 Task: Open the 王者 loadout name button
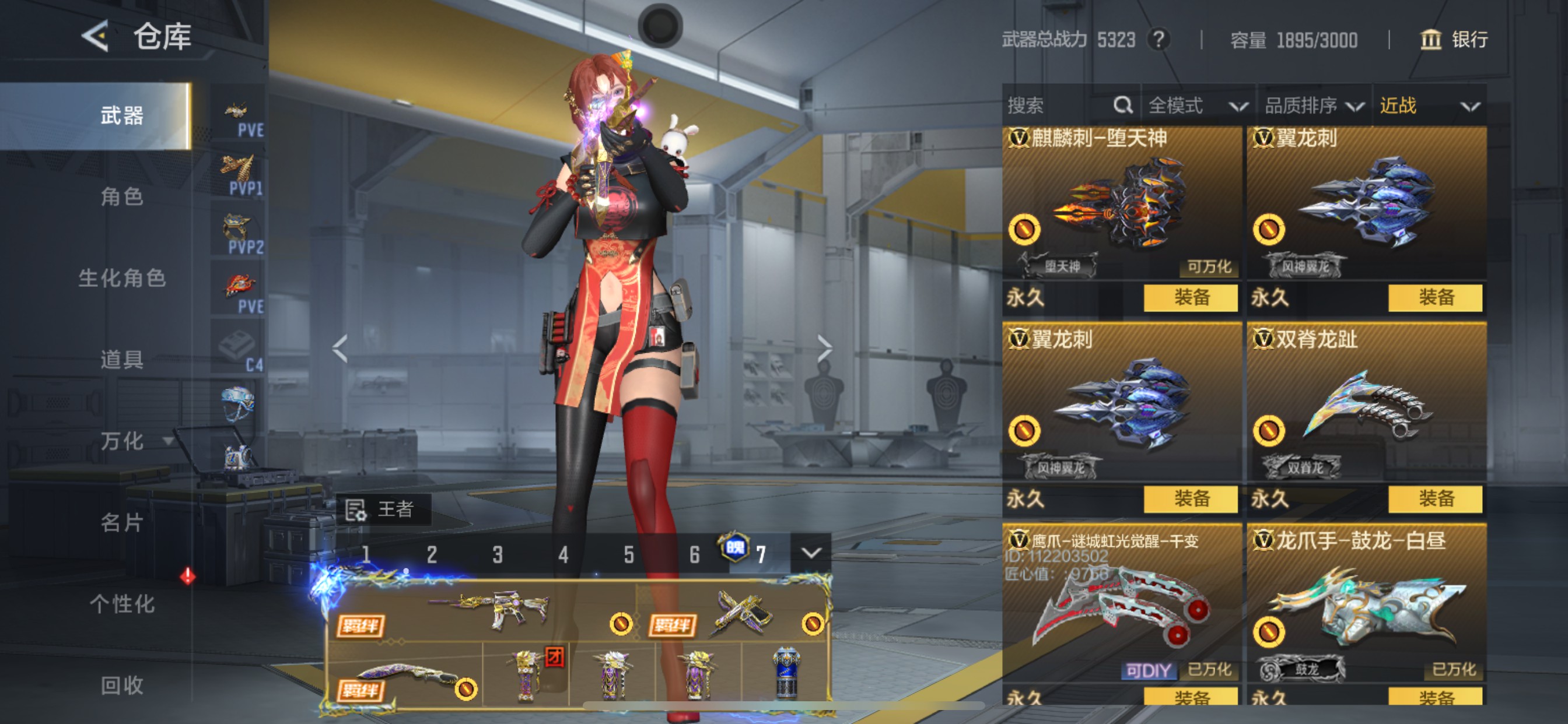[x=383, y=509]
